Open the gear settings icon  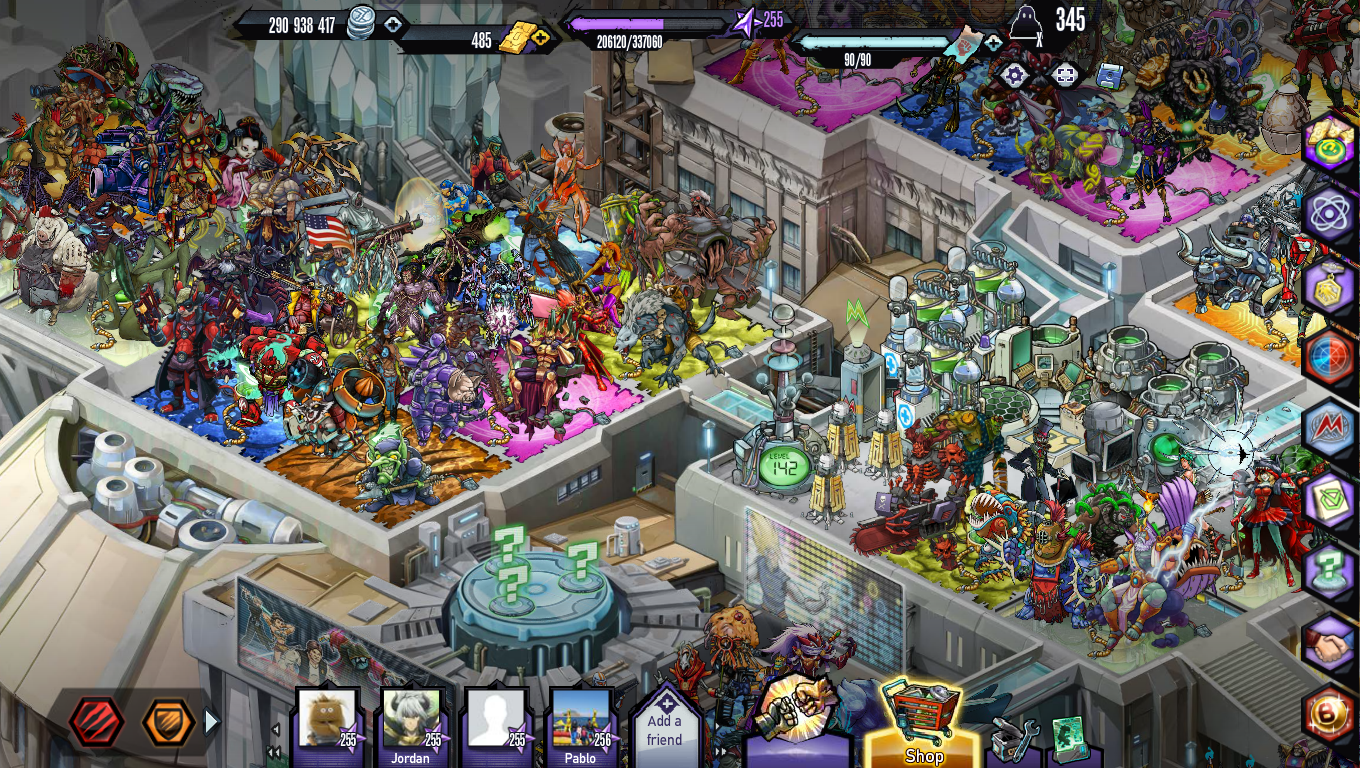click(x=1015, y=75)
